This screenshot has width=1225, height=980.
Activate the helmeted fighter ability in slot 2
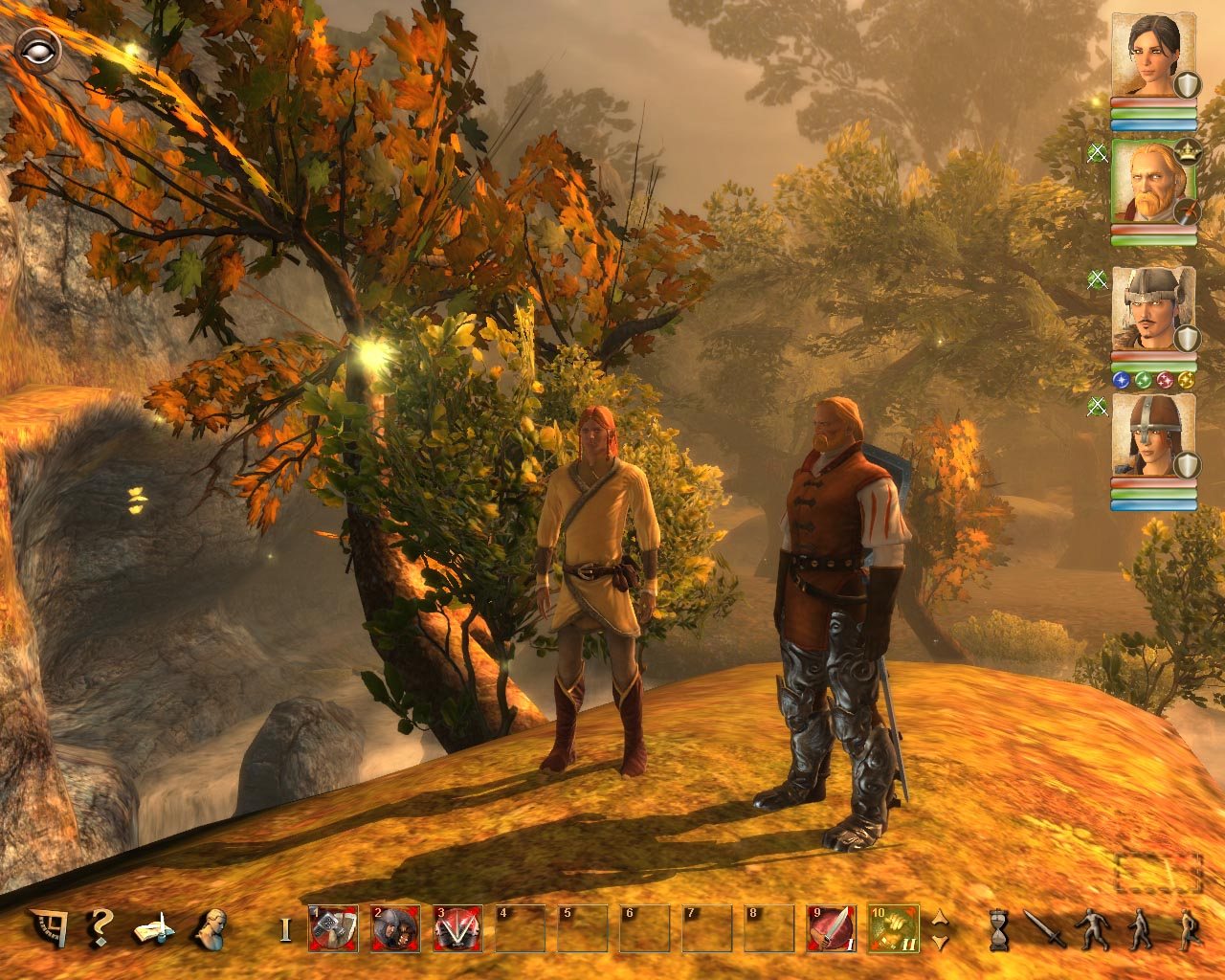[395, 928]
